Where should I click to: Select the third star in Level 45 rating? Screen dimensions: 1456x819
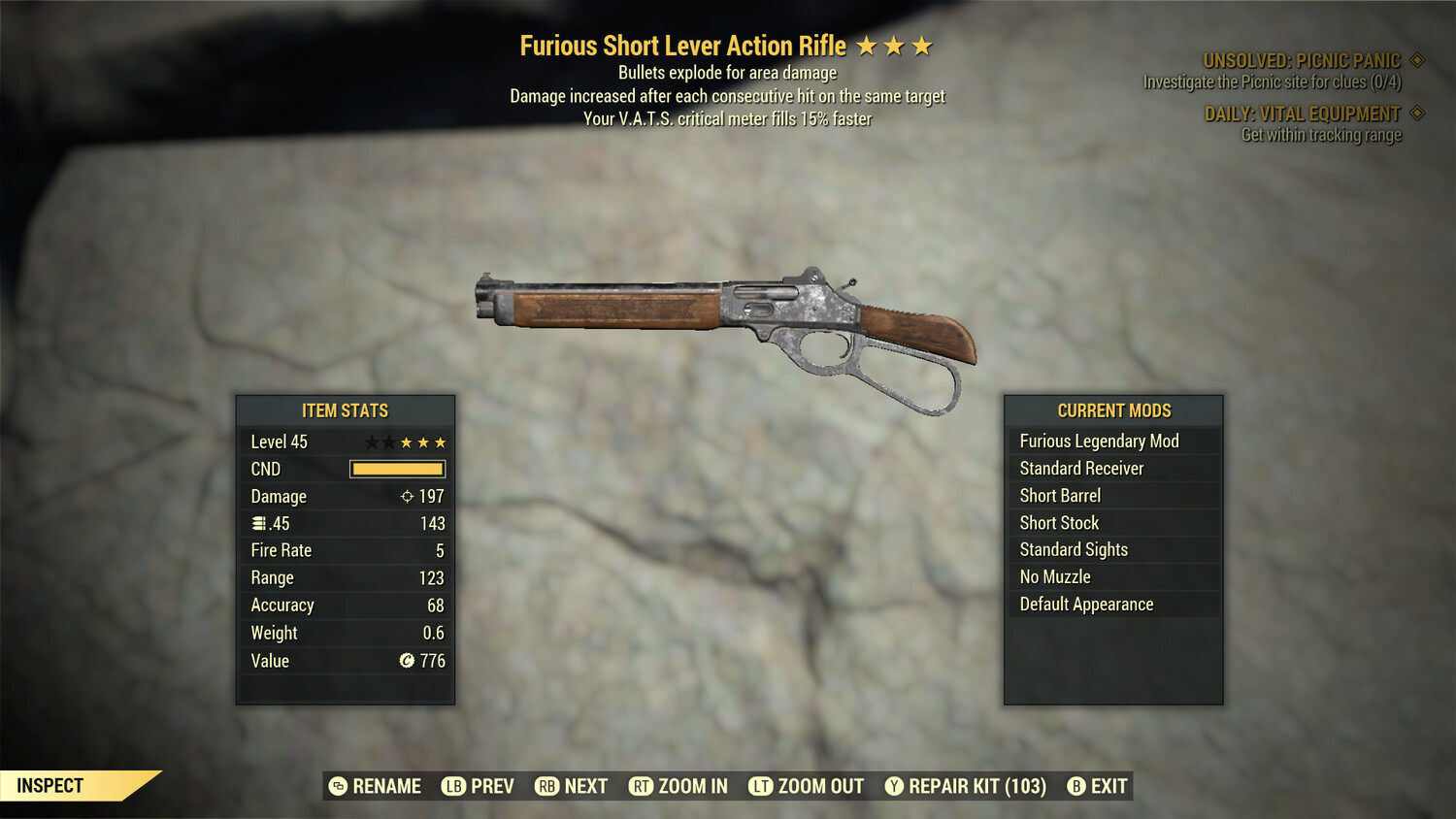[405, 442]
